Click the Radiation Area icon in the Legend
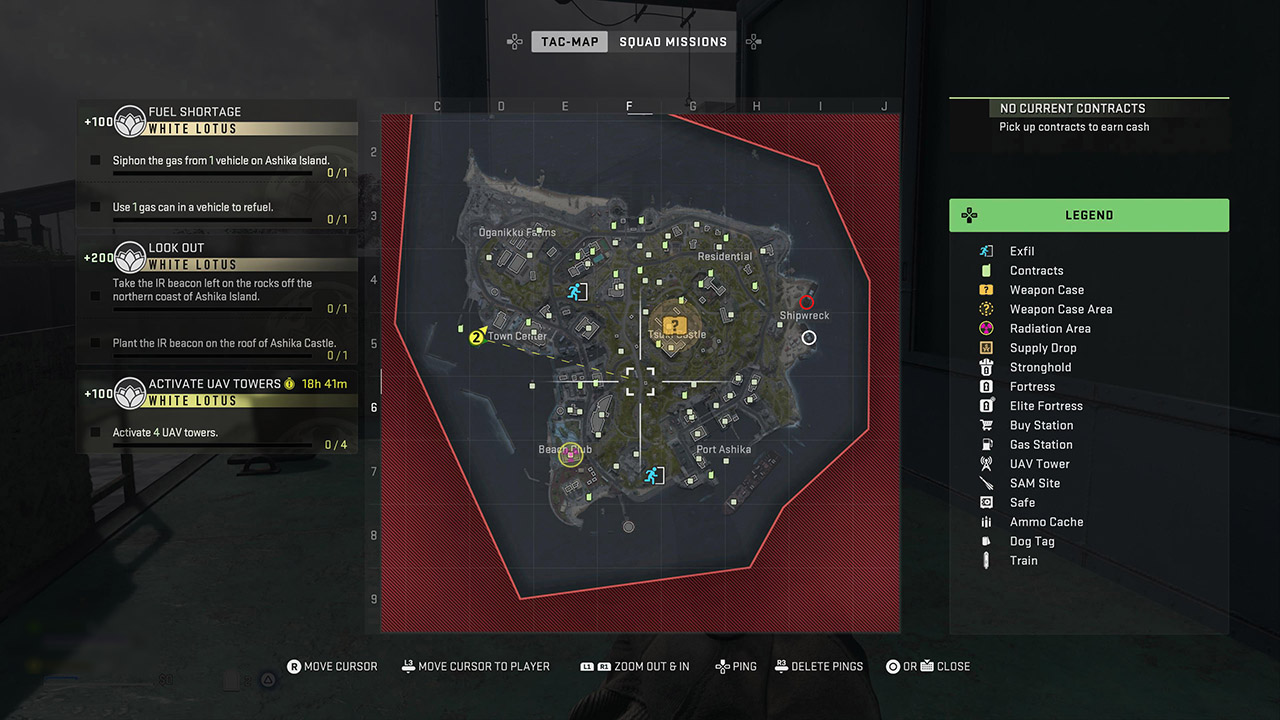 986,328
